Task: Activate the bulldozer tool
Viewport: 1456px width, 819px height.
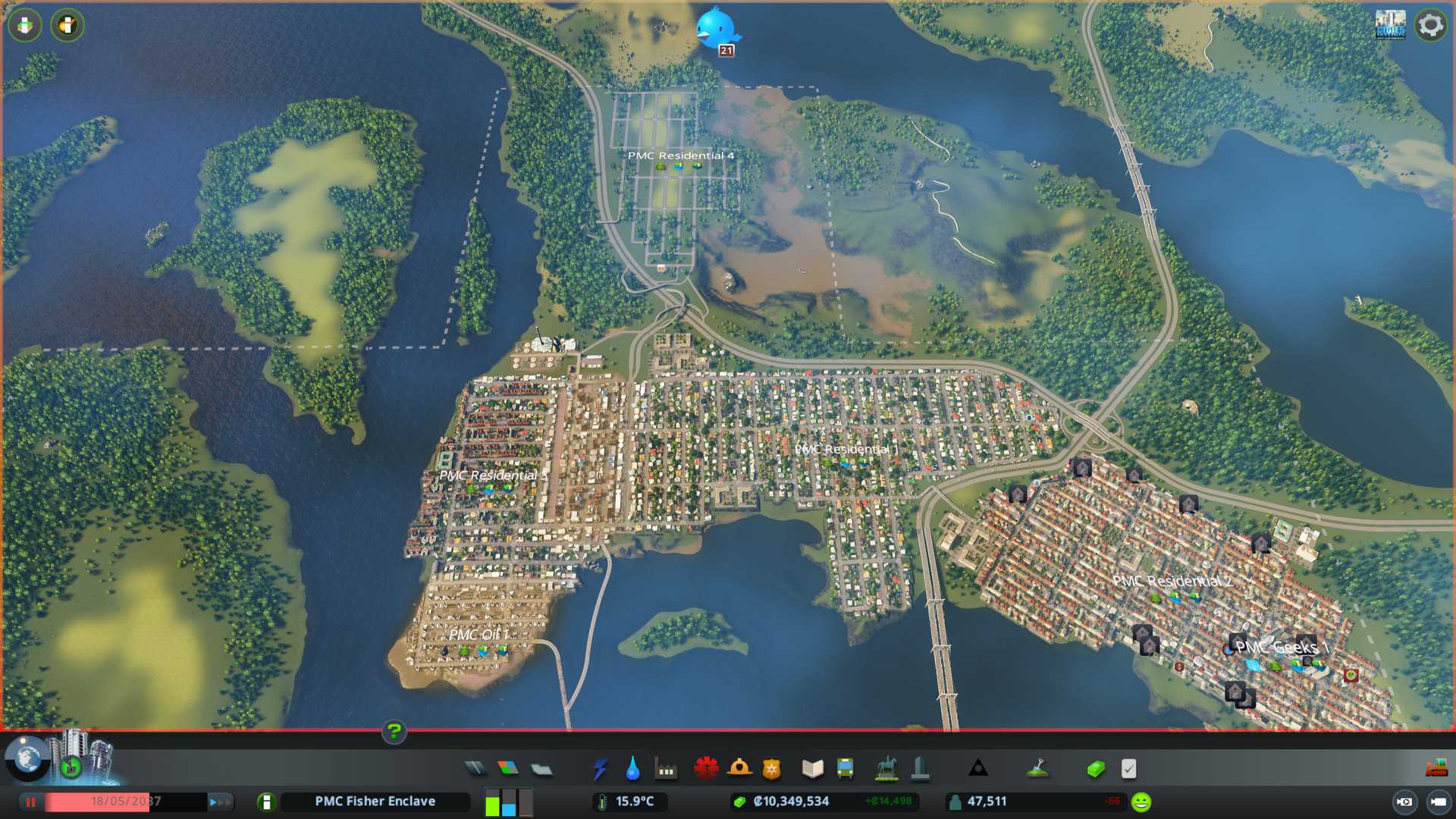Action: [1436, 769]
